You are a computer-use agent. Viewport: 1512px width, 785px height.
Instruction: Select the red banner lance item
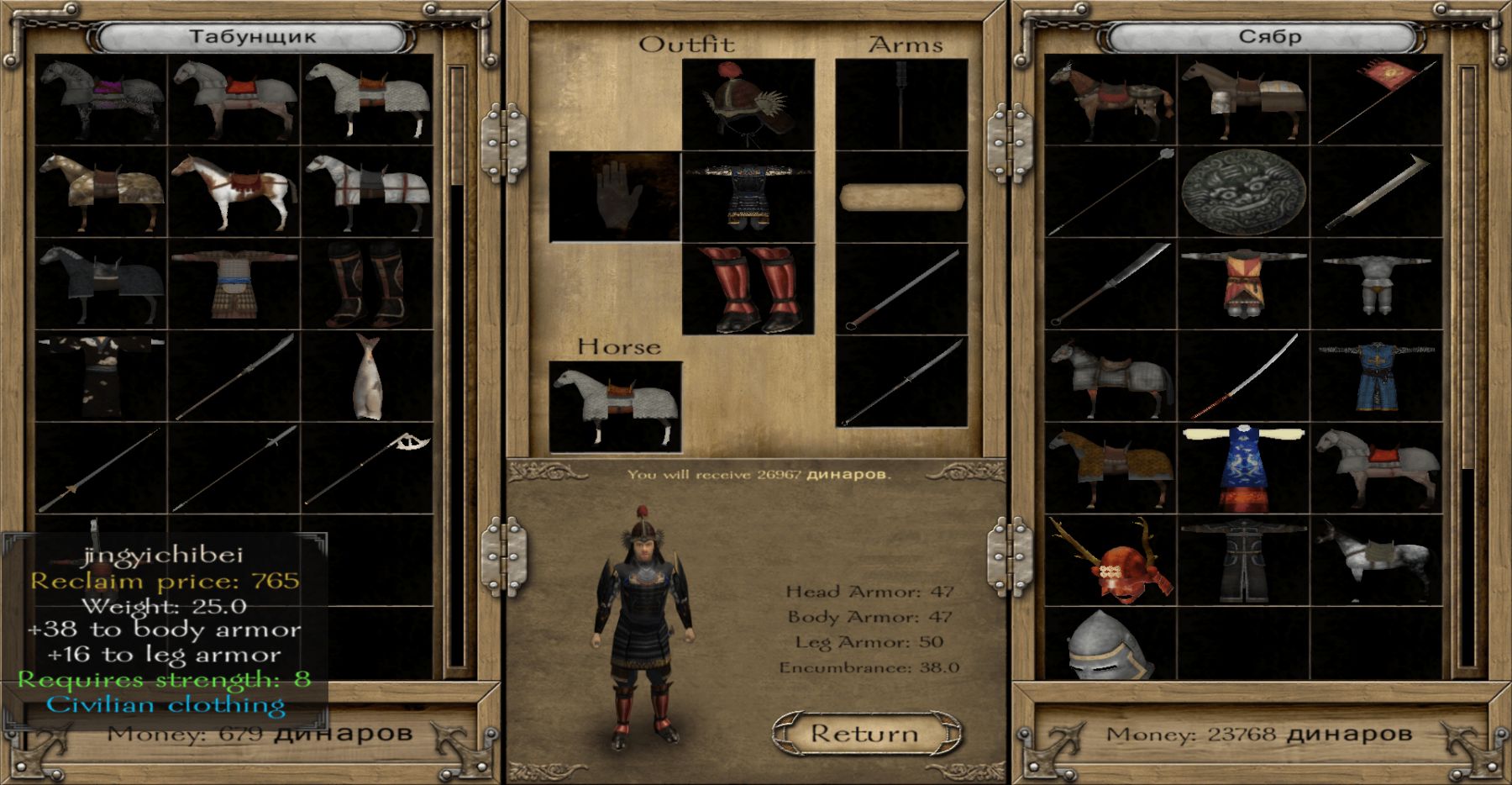coord(1376,101)
